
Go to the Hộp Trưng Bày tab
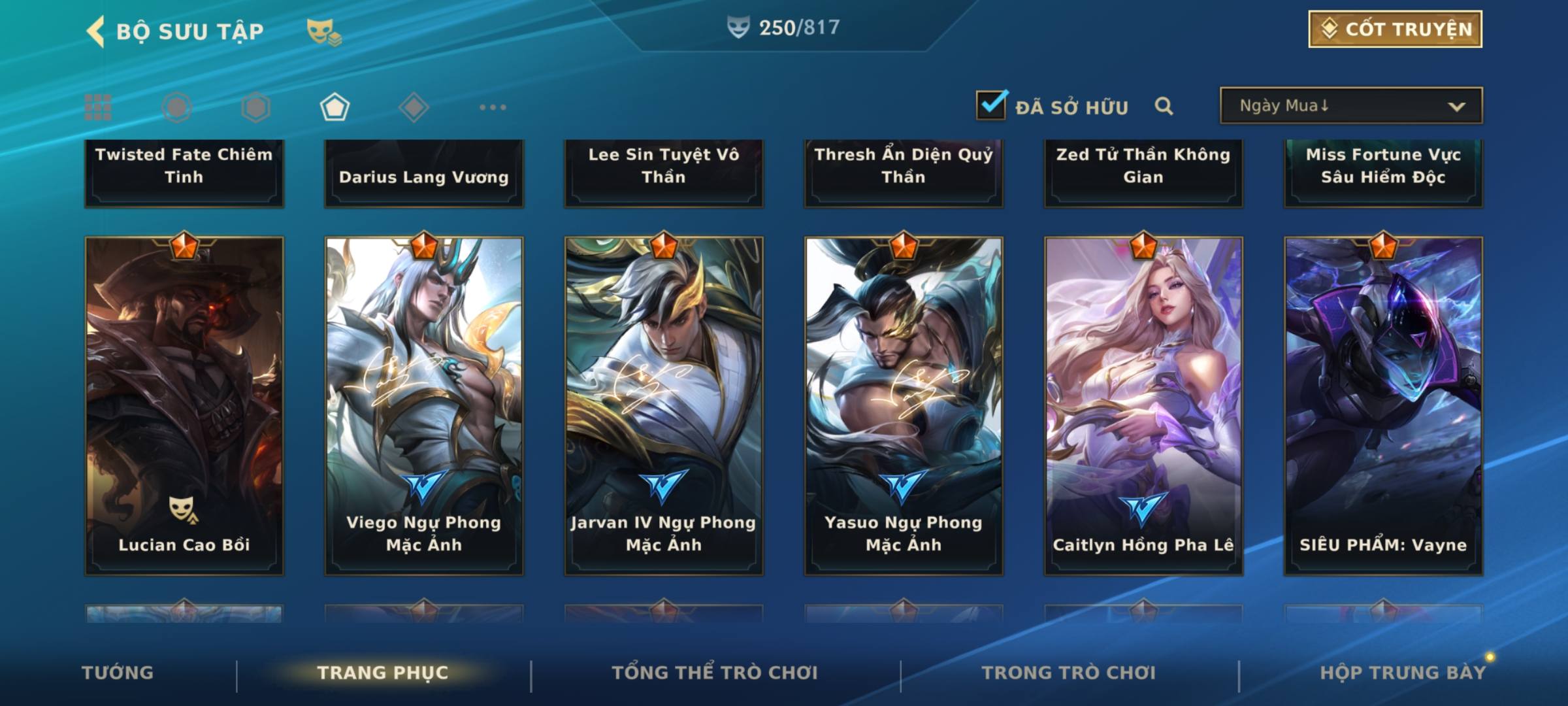click(x=1403, y=673)
